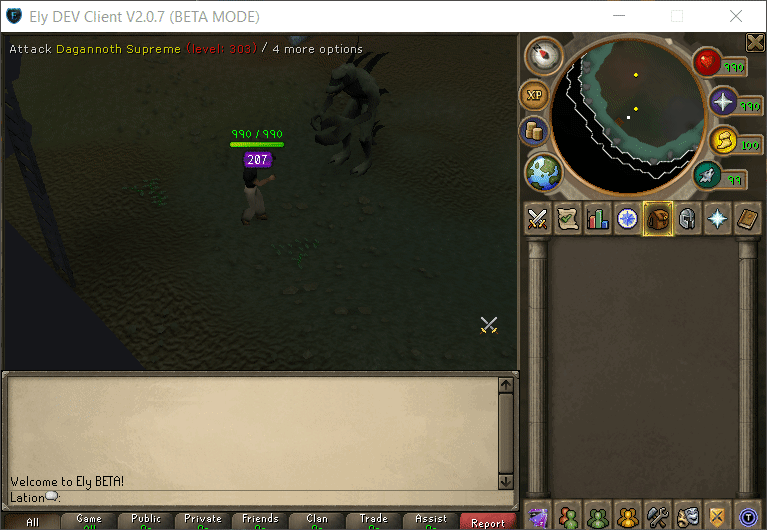Open the world map globe
767x530 pixels.
click(543, 172)
